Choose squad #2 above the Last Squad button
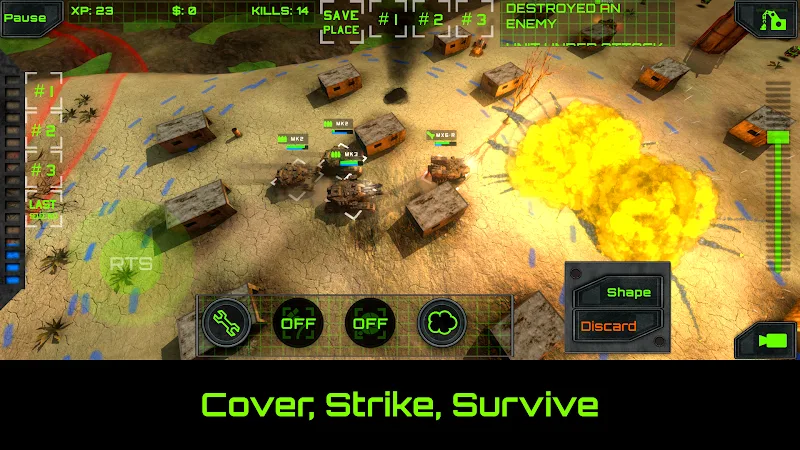The image size is (800, 450). click(43, 130)
